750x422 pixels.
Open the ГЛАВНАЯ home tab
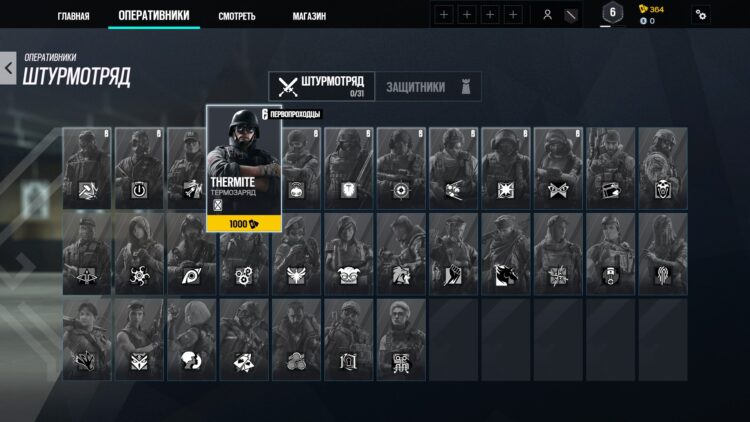pyautogui.click(x=73, y=16)
